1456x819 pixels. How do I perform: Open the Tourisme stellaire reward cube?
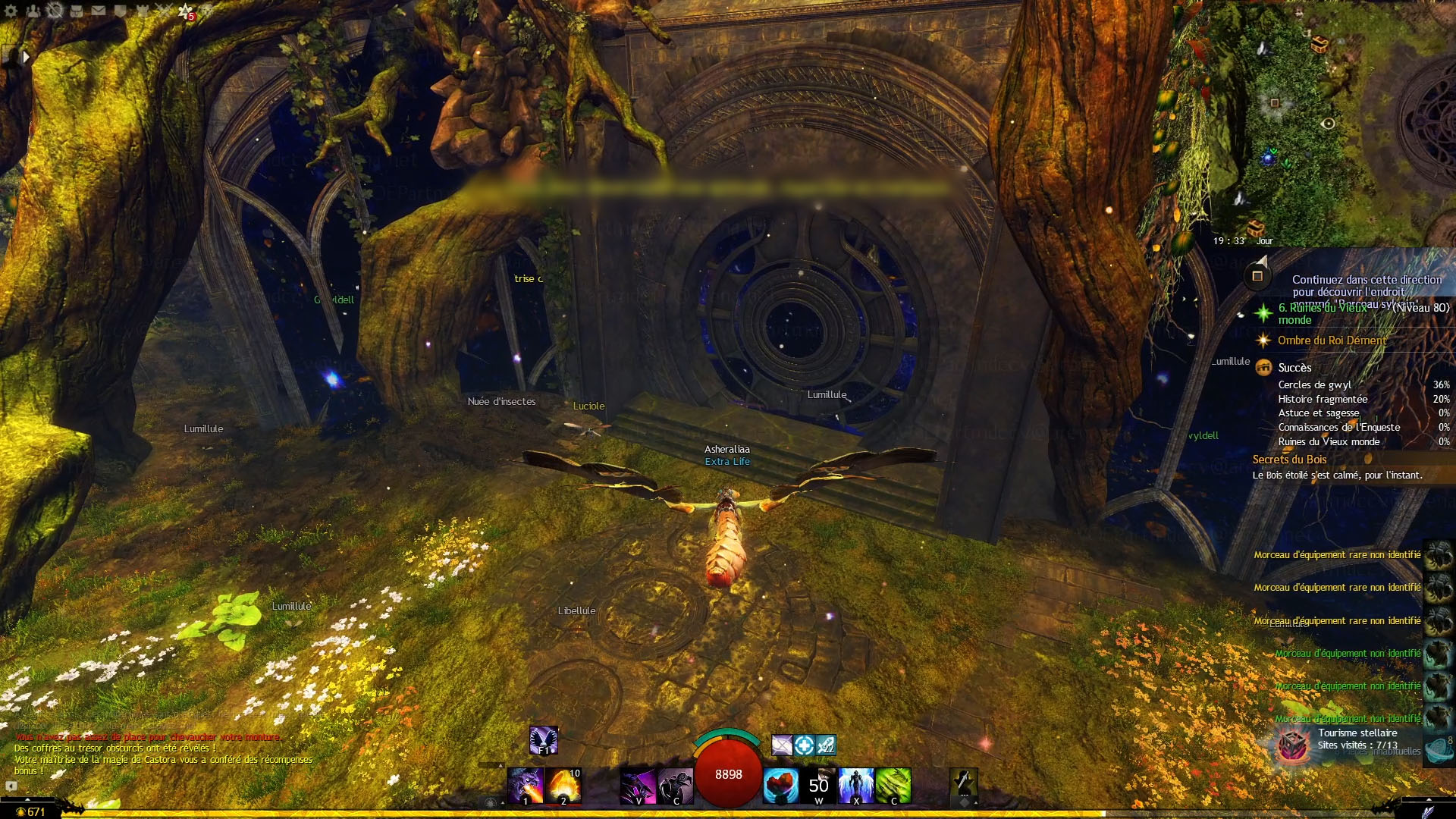point(1292,745)
